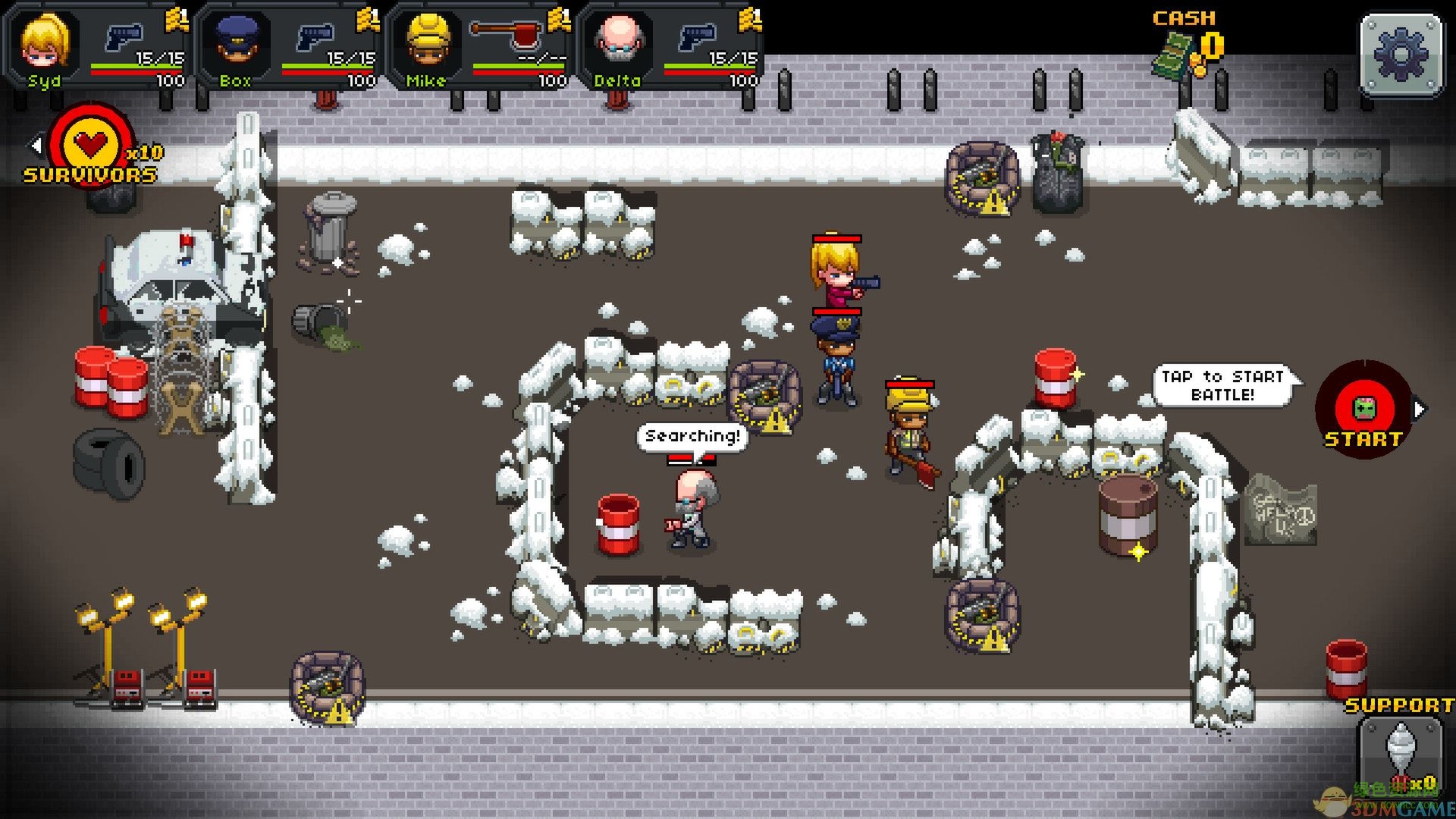
Task: Click Mike's melee weapon icon
Action: [x=506, y=34]
